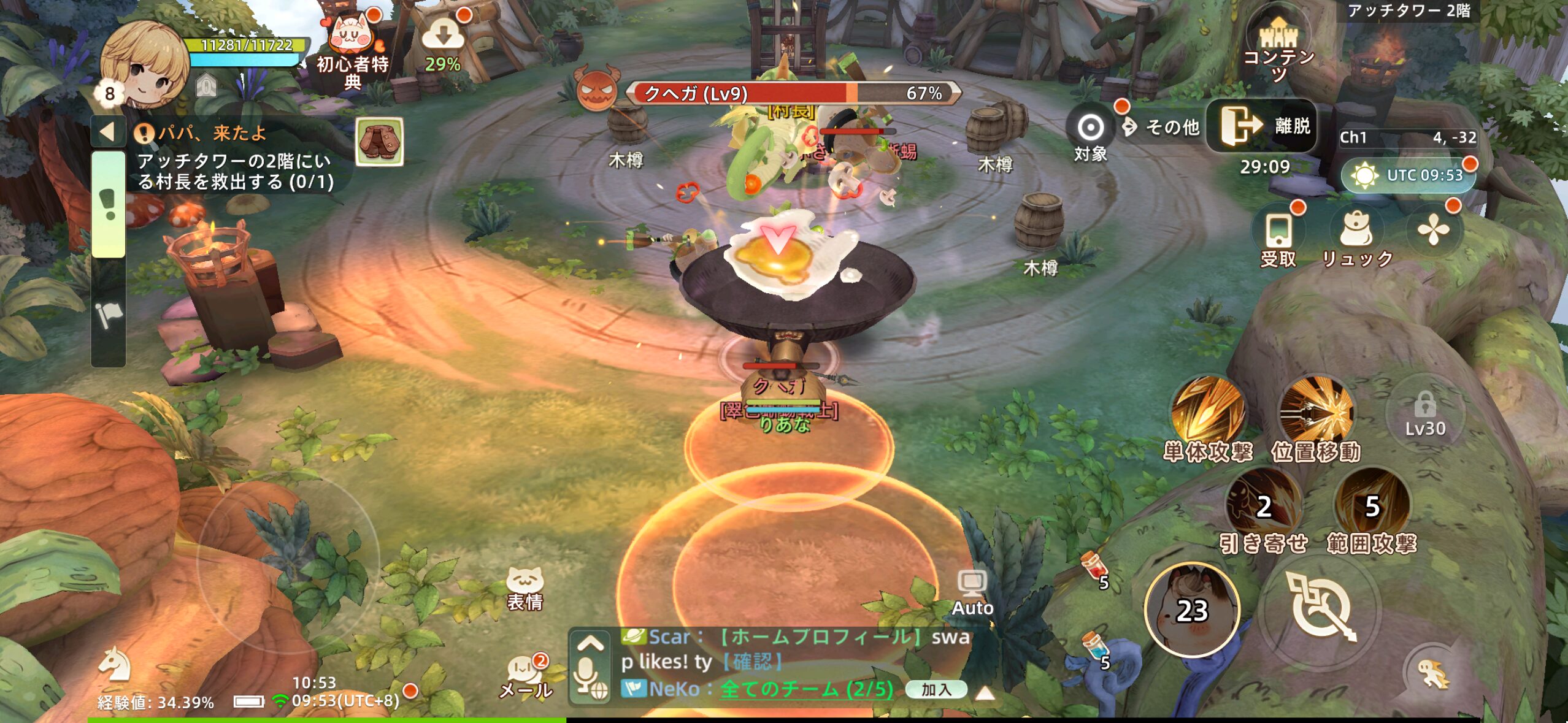The height and width of the screenshot is (723, 1568).
Task: Open the 受取 rewards icon
Action: coord(1278,237)
